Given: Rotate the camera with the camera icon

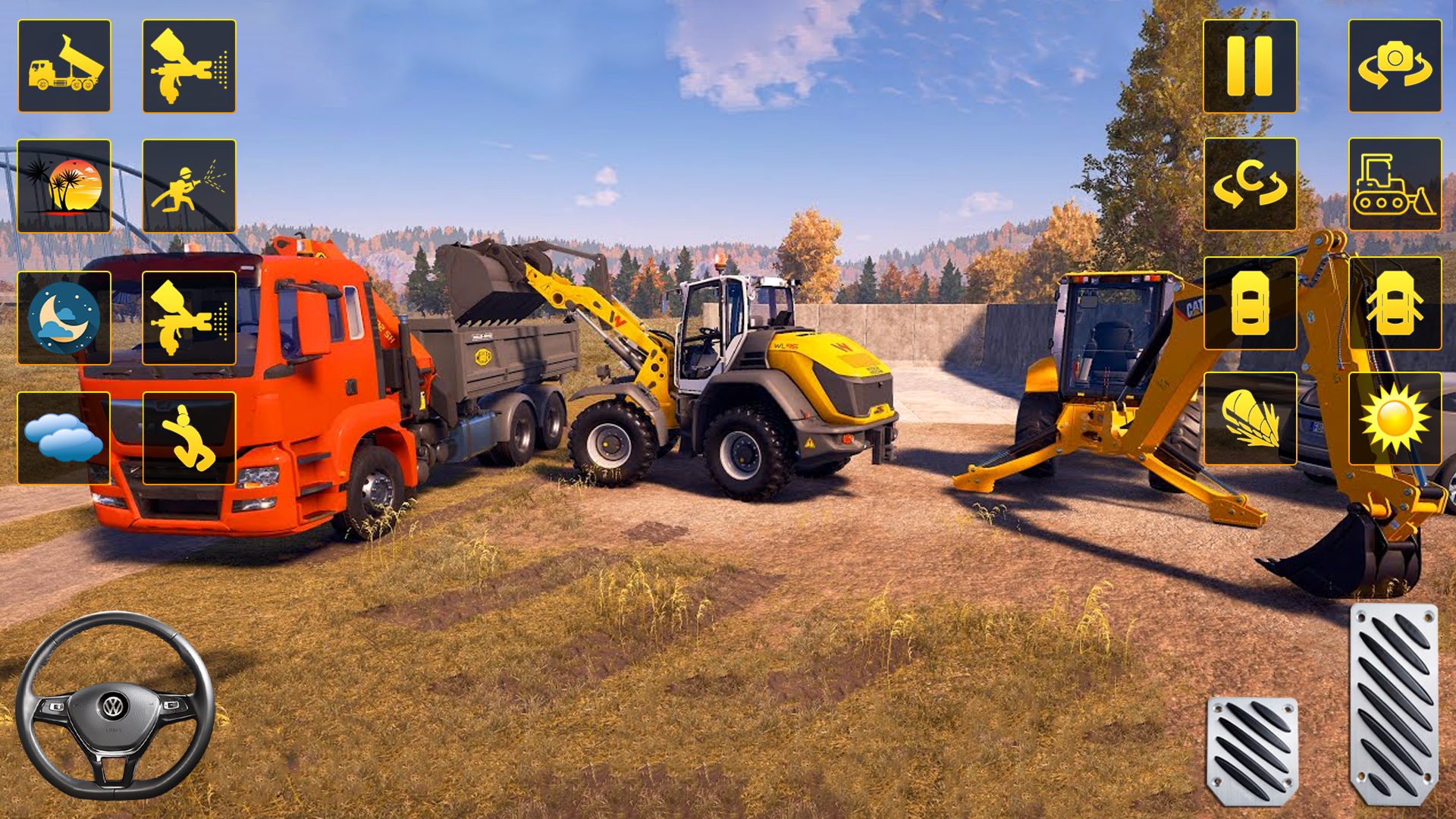Looking at the screenshot, I should 1394,65.
